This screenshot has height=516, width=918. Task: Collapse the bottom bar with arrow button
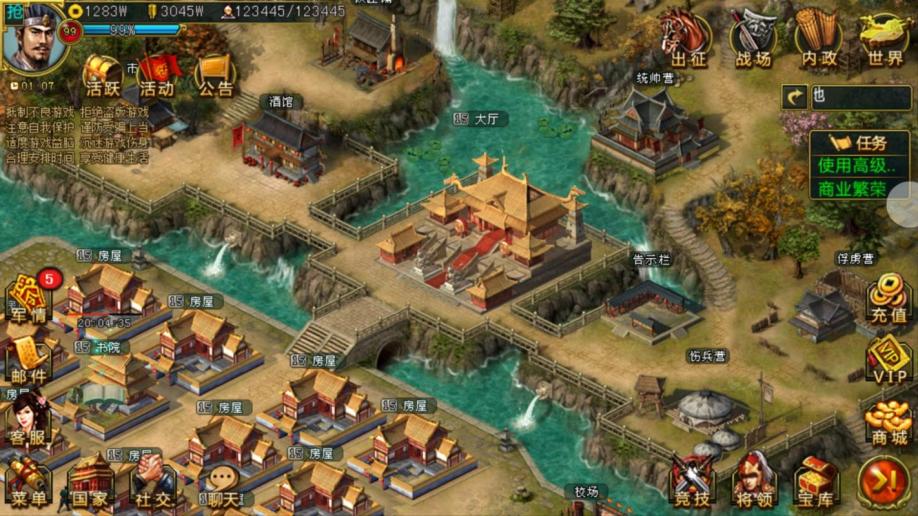click(x=883, y=481)
